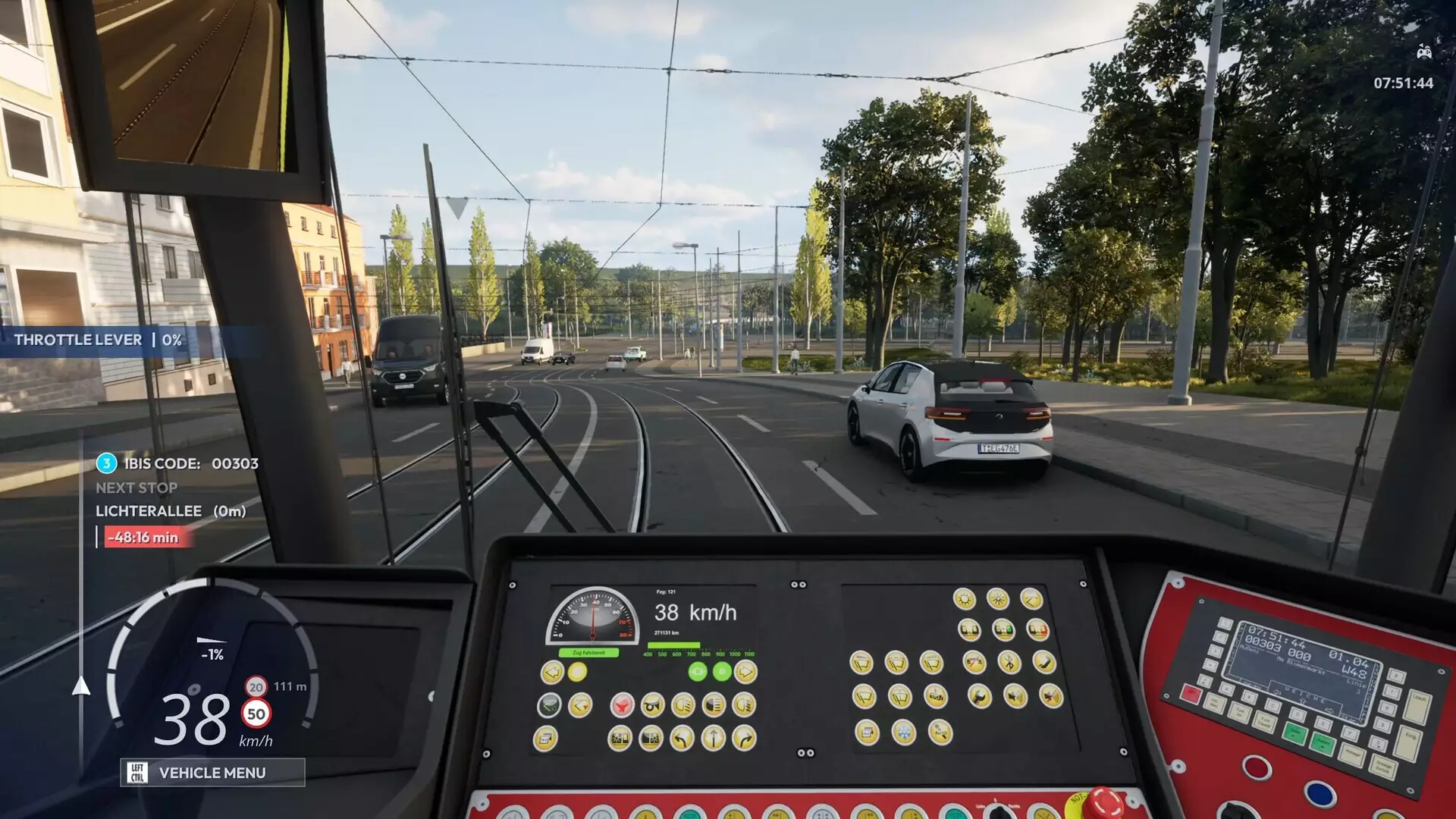Open the Vehicle Menu
This screenshot has height=819, width=1456.
pos(212,773)
